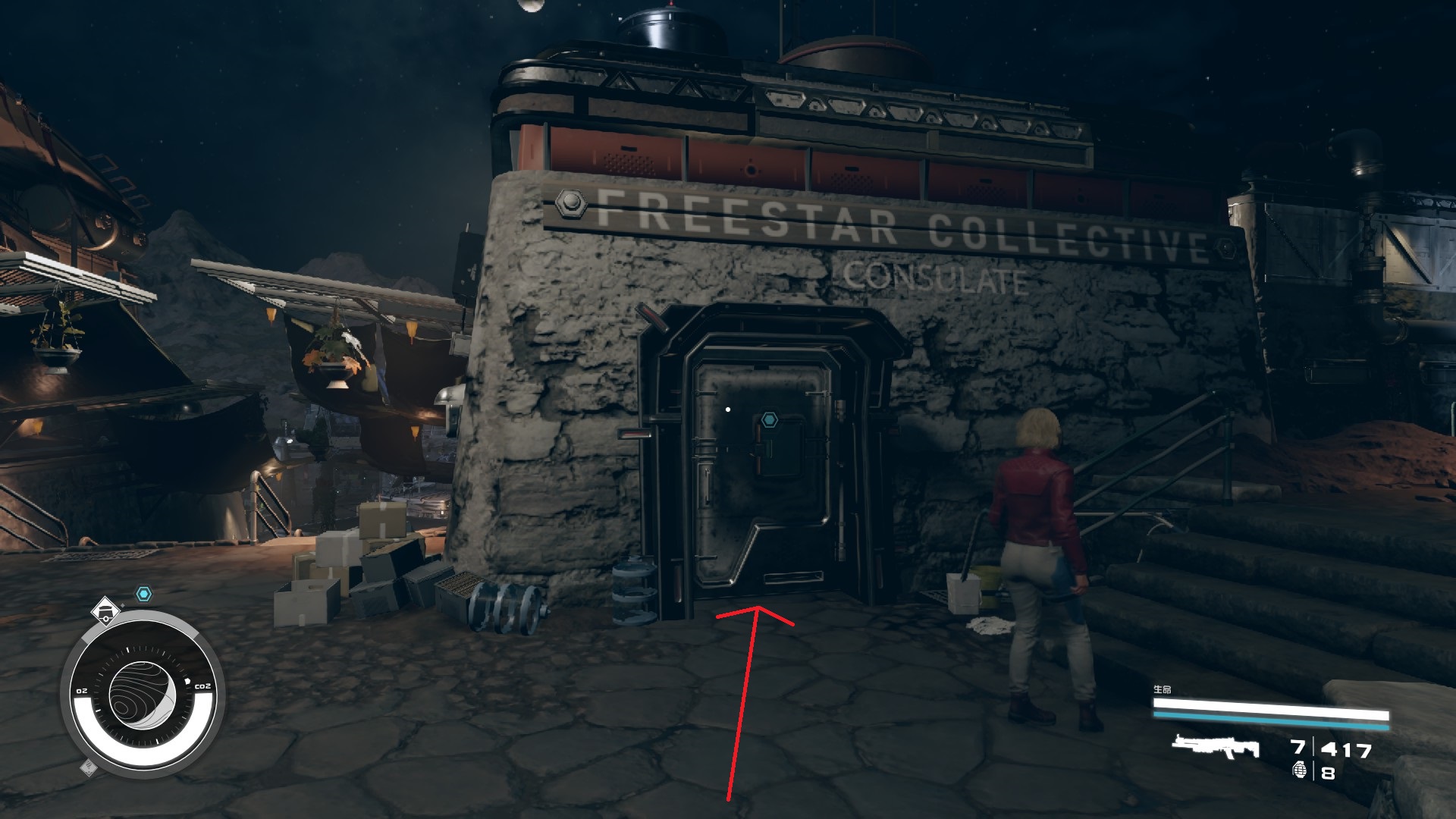Select the blue hexagon marker on the door
Screen dimensions: 1456x819
coord(770,419)
